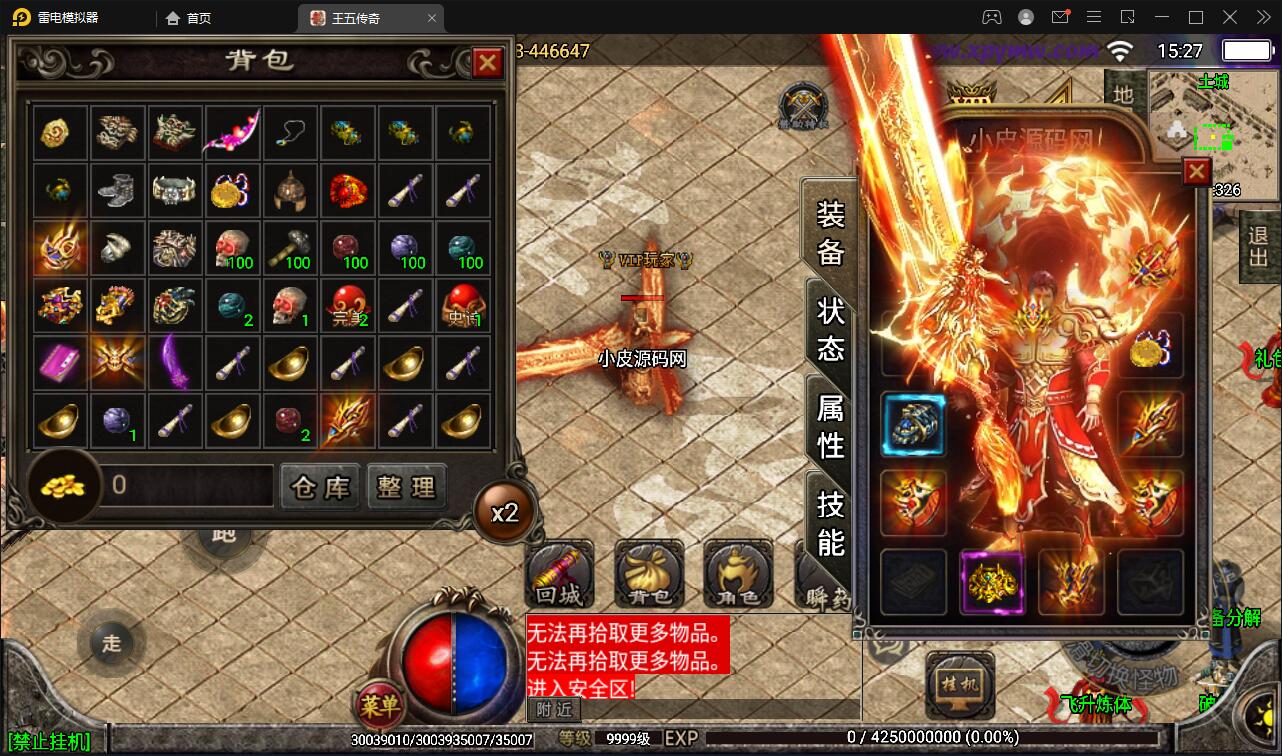Screen dimensions: 1282x756
Task: Toggle the x2 speed orb
Action: 505,512
